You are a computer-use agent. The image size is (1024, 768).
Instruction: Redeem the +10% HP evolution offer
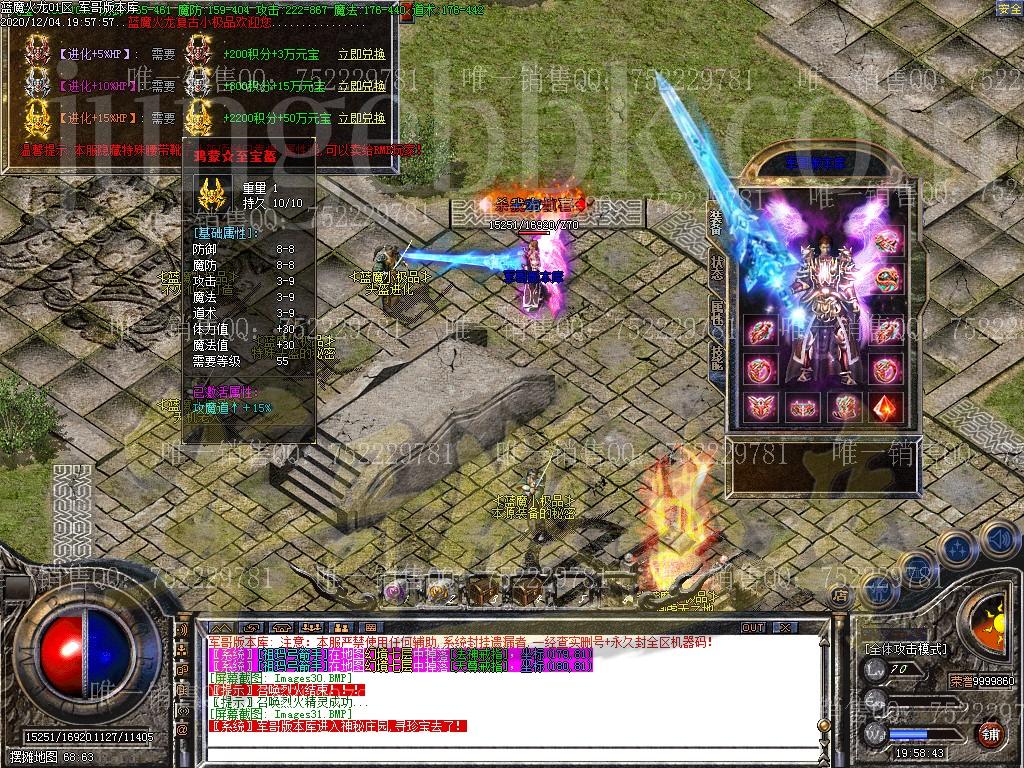(362, 86)
